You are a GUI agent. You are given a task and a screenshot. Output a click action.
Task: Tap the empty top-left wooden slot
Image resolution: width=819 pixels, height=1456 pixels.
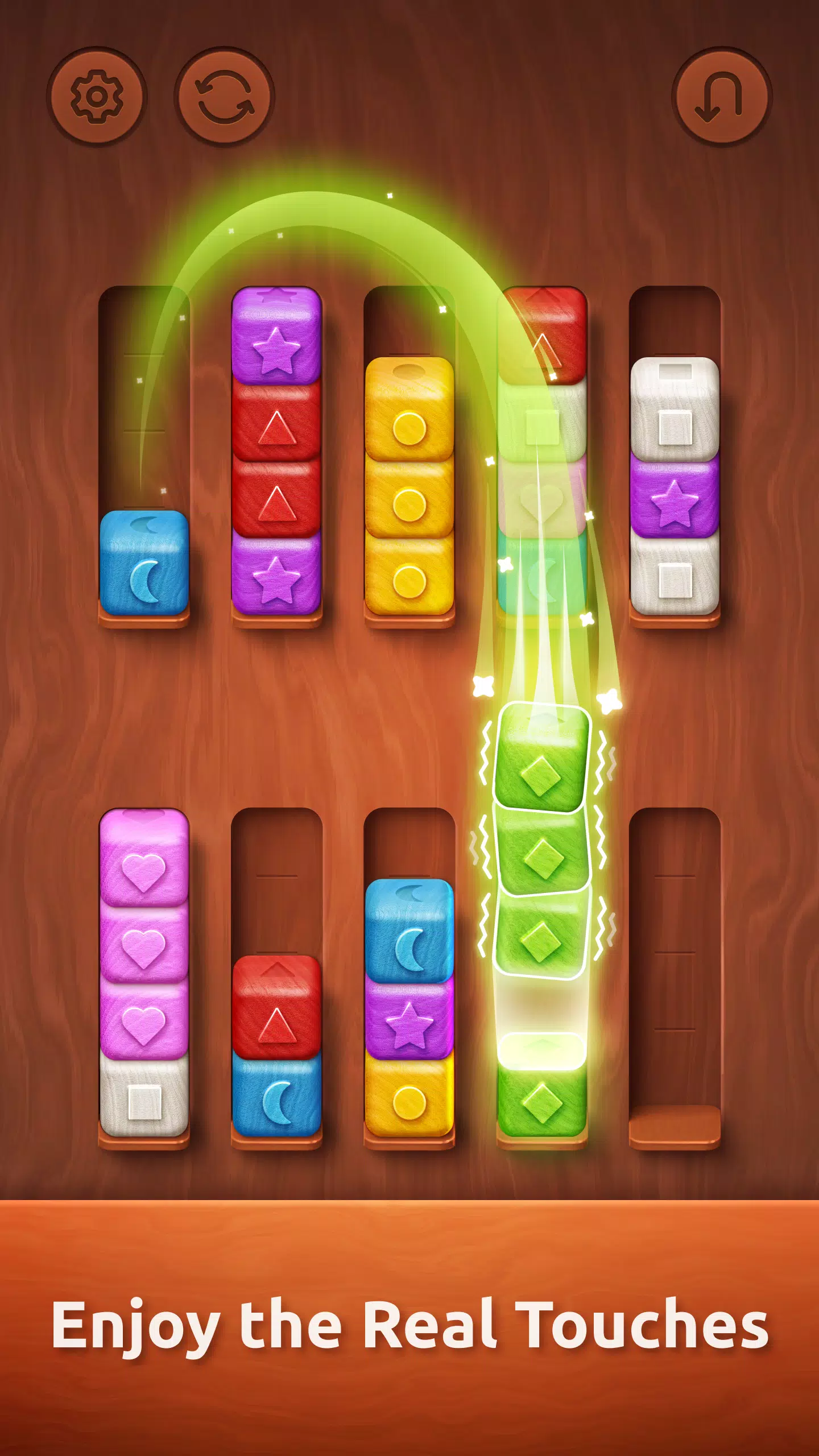point(145,398)
